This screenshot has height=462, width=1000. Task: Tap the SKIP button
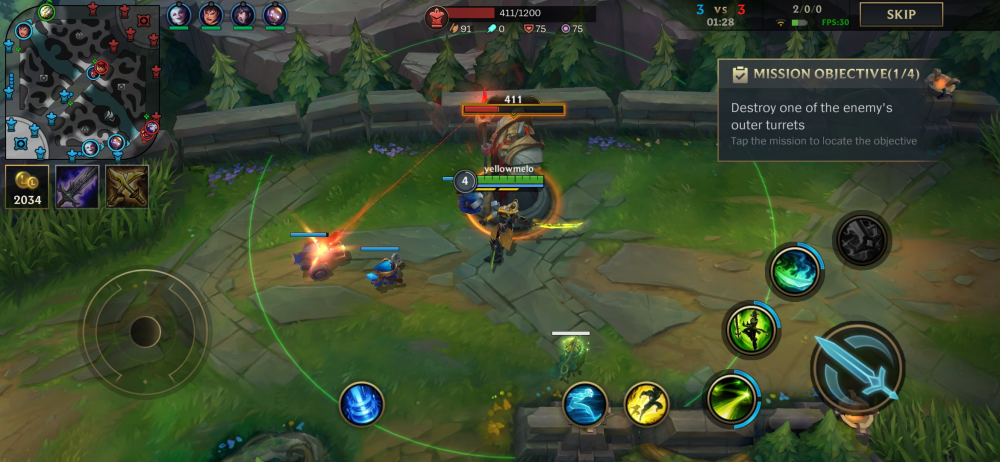click(x=901, y=14)
